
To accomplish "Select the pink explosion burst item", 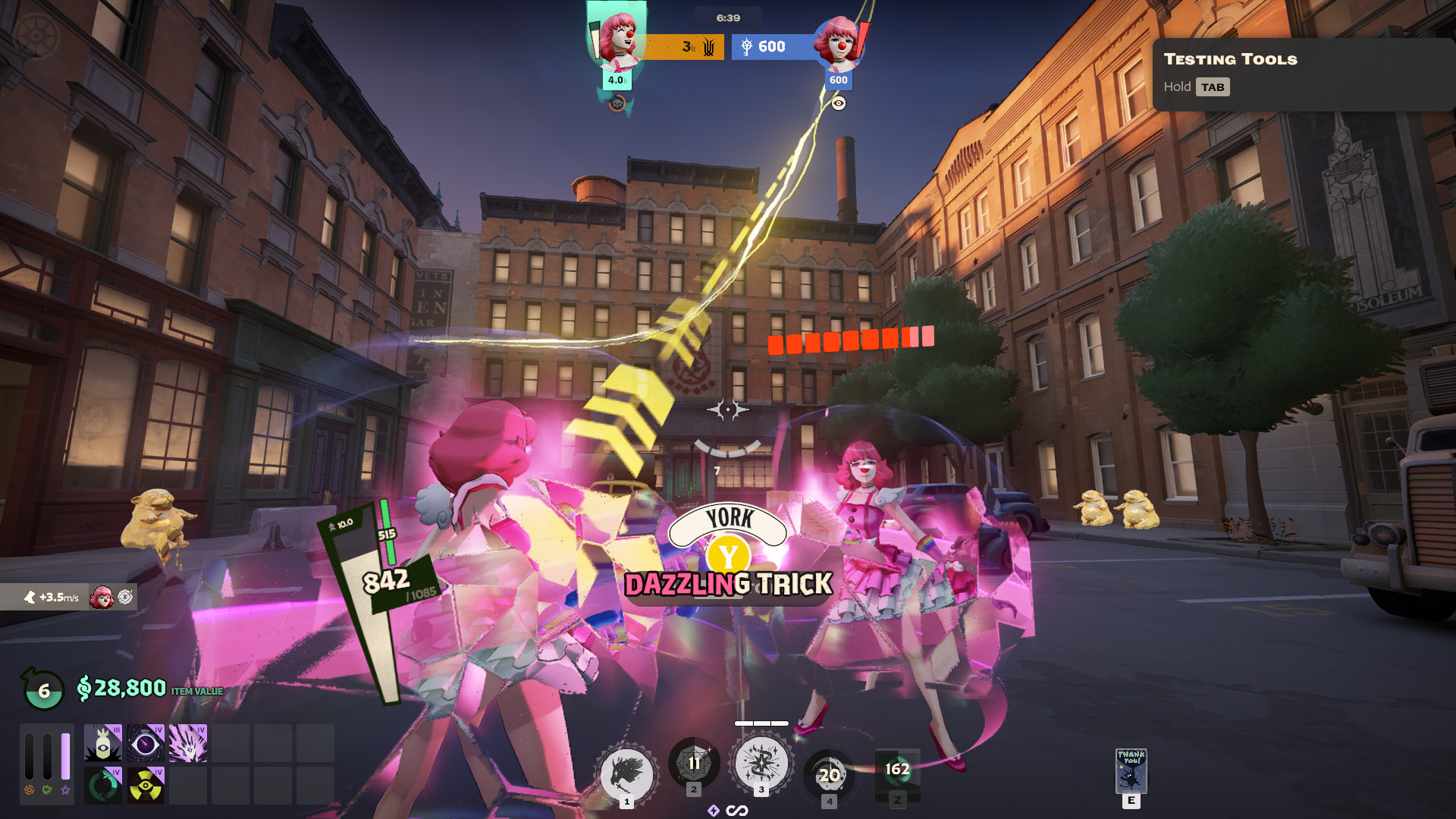I will [188, 743].
